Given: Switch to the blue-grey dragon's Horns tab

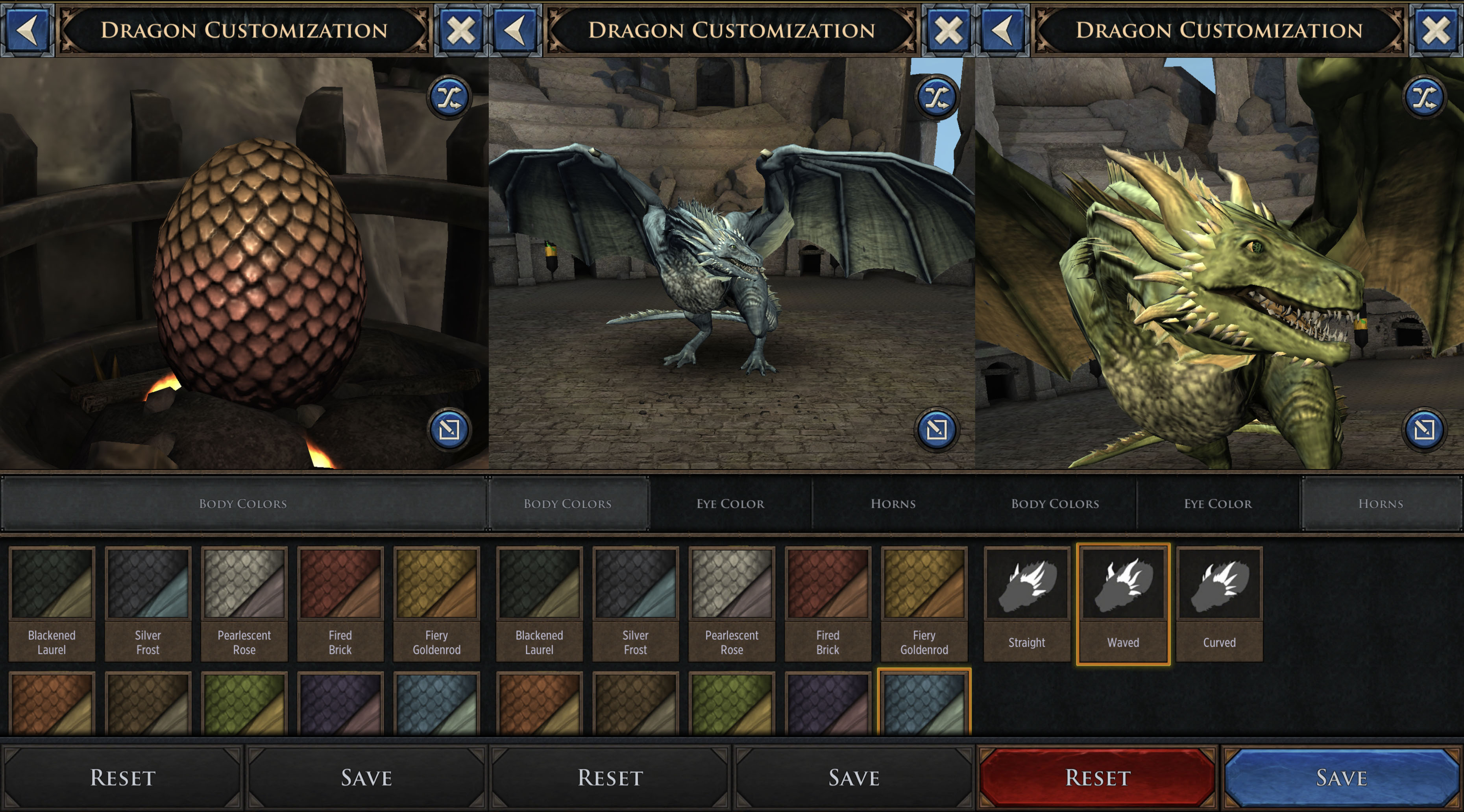Looking at the screenshot, I should tap(893, 504).
